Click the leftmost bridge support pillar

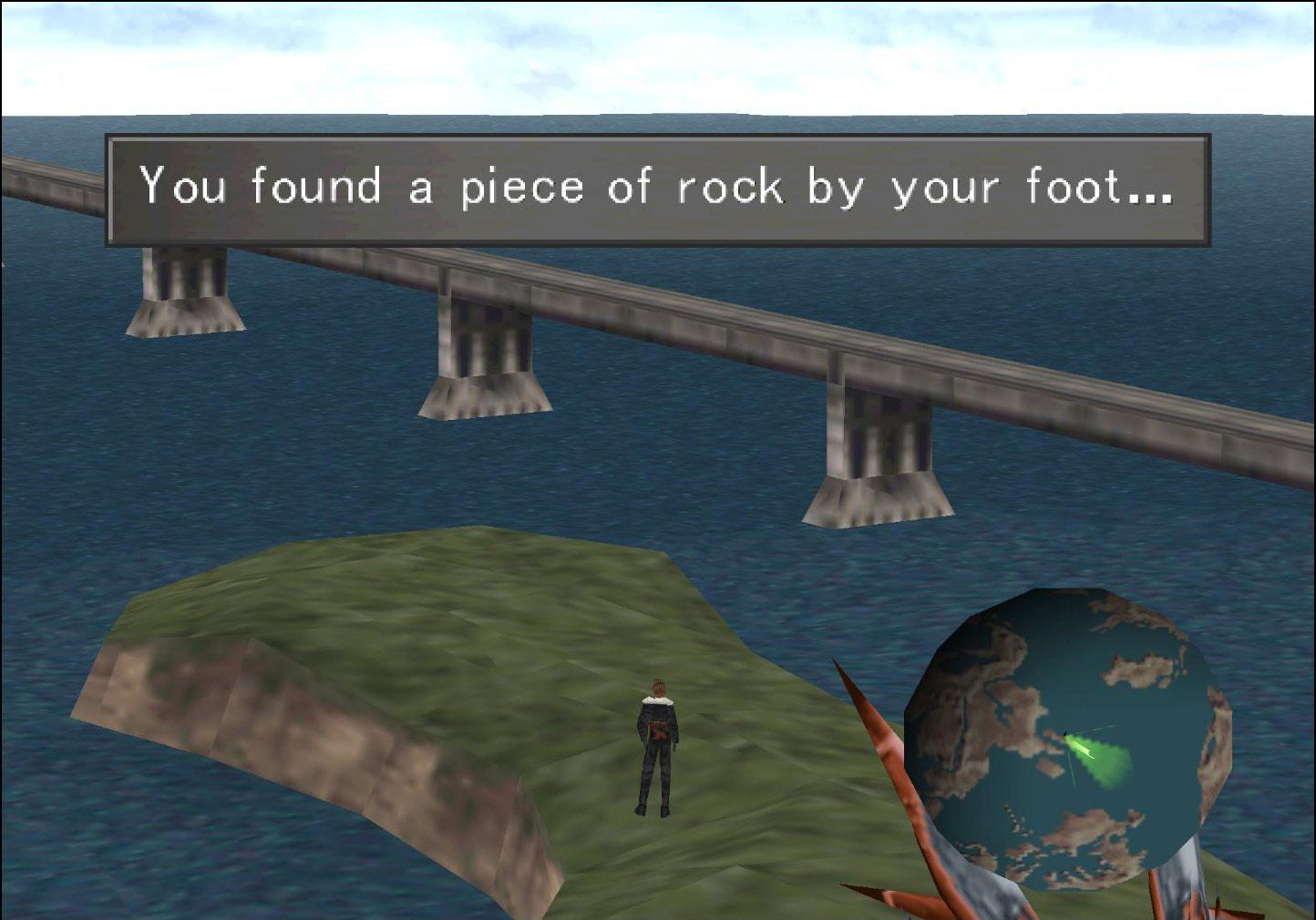click(182, 291)
